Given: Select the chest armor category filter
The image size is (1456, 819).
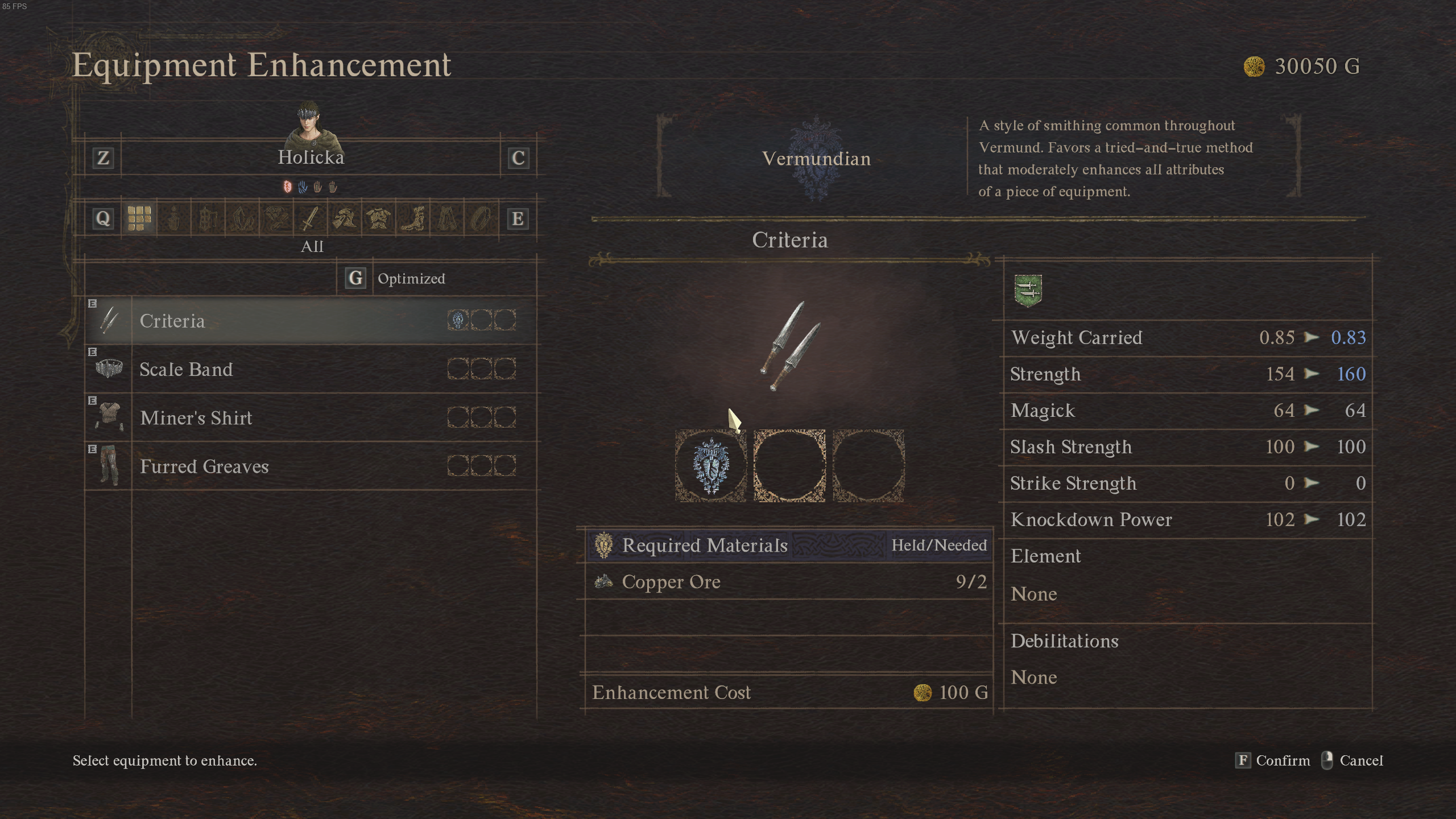Looking at the screenshot, I should click(x=379, y=219).
